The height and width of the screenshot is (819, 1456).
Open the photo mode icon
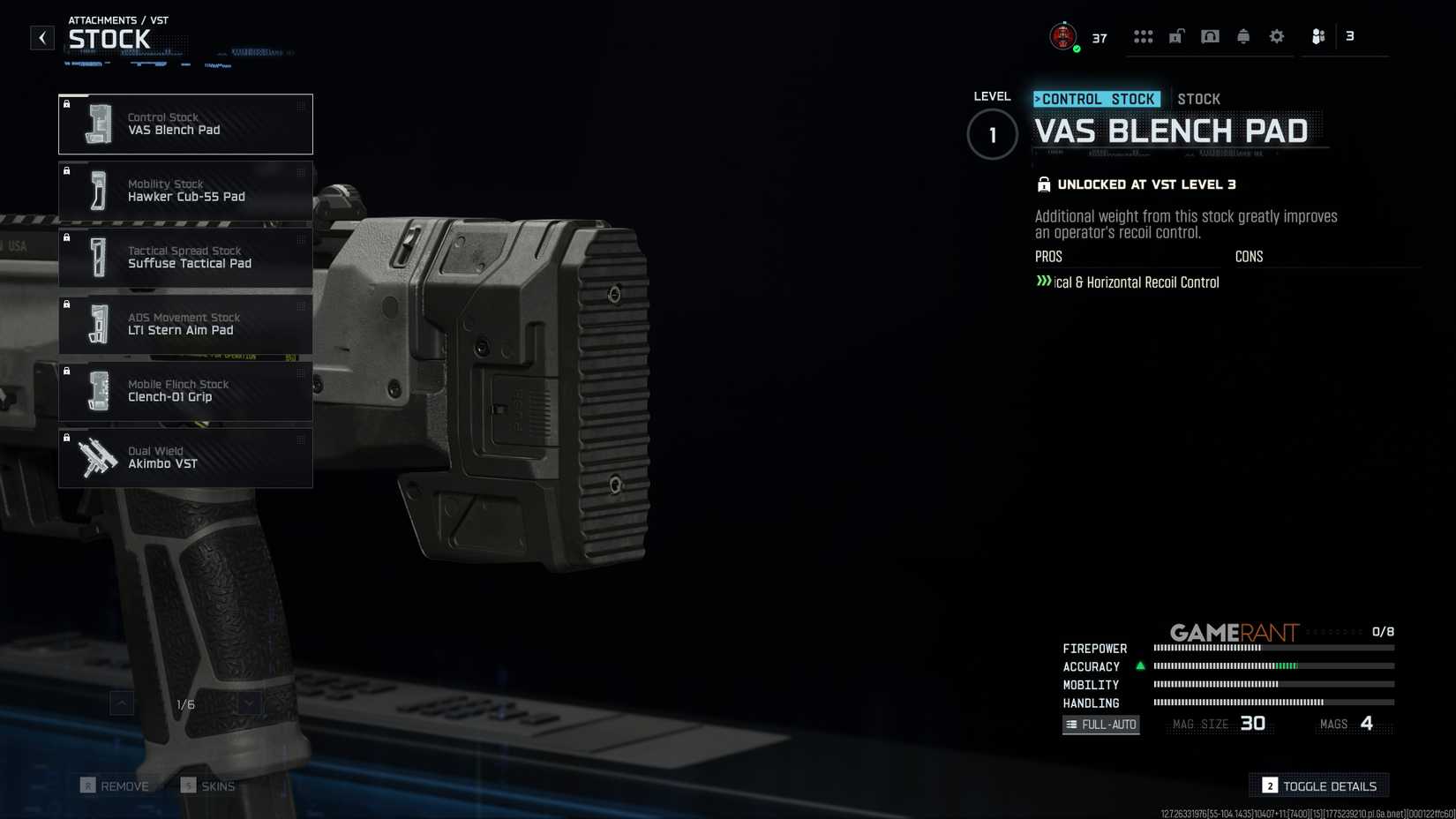pos(1210,35)
